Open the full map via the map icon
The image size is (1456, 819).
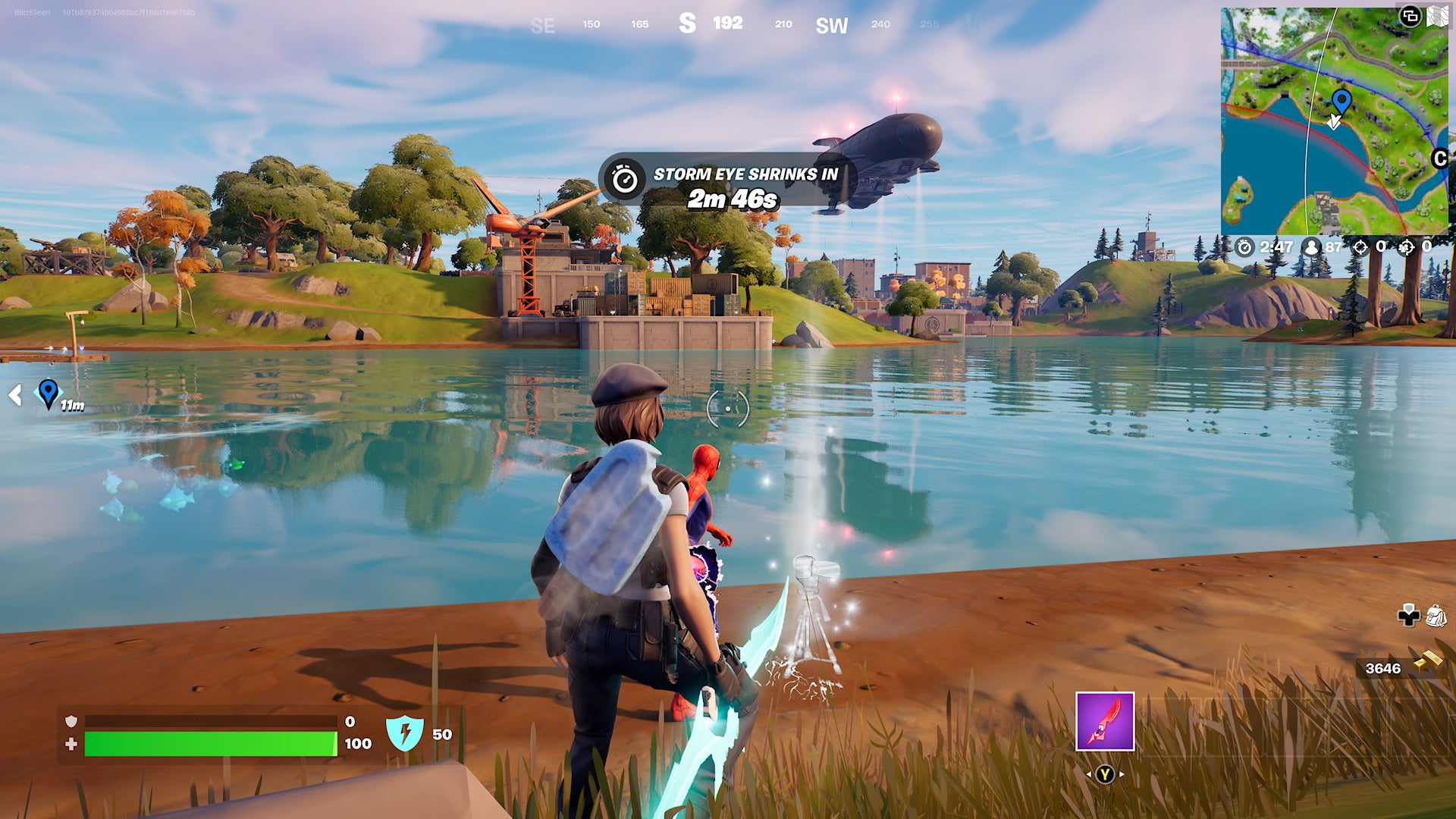[1439, 14]
